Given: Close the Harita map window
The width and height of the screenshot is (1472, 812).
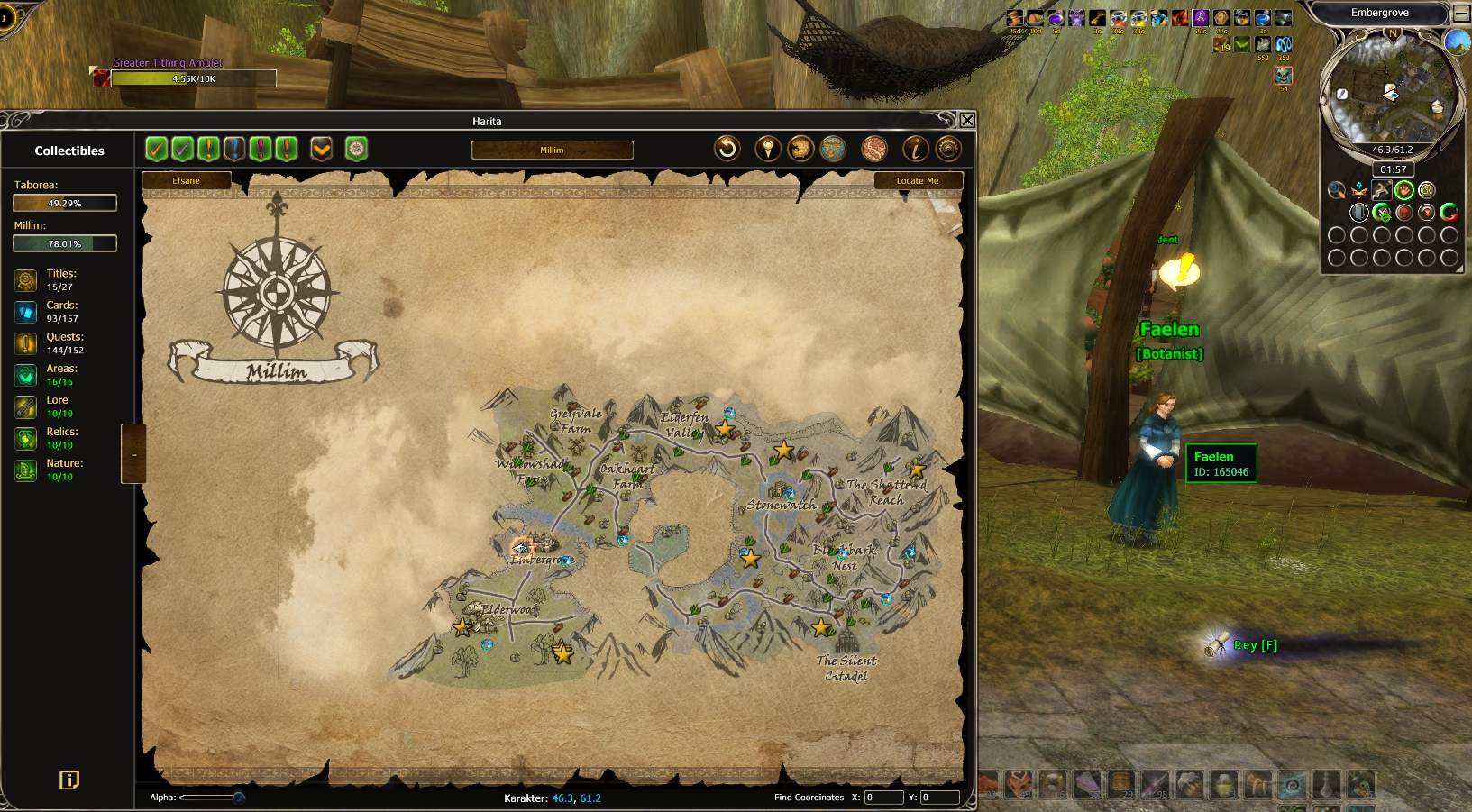Looking at the screenshot, I should coord(966,120).
